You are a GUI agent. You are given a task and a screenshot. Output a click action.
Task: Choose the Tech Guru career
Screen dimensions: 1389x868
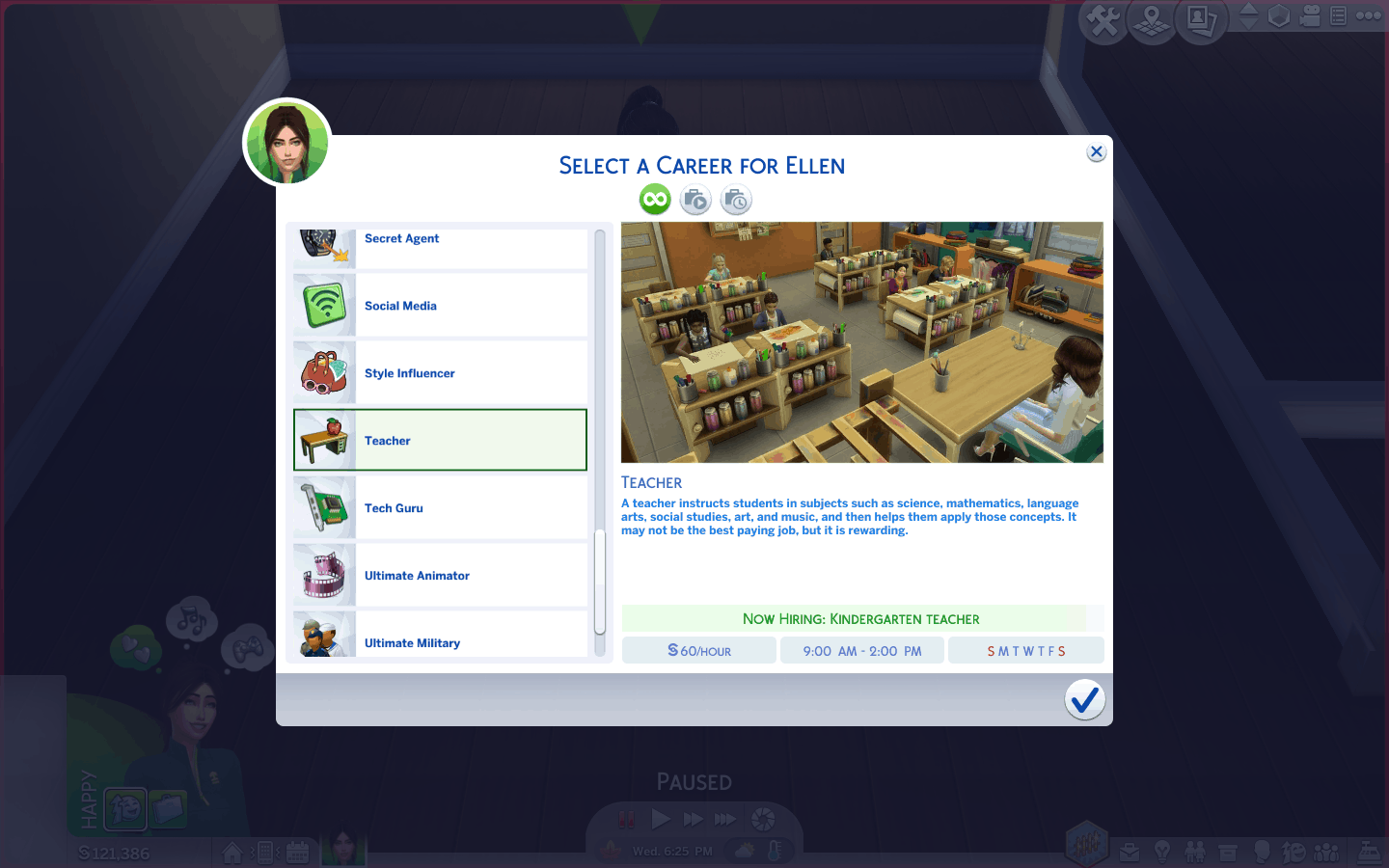(440, 508)
